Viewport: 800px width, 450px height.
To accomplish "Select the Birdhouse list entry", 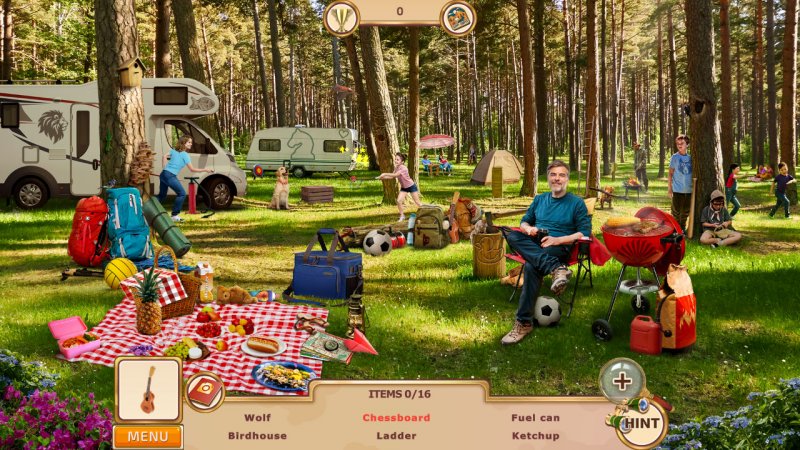I will (x=257, y=436).
